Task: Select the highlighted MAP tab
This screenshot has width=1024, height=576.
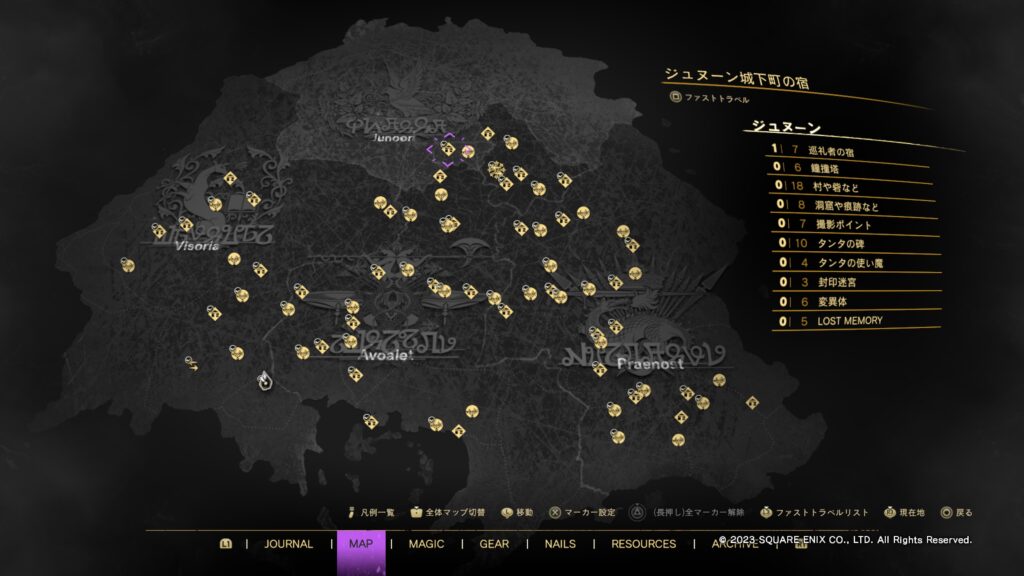Action: (x=361, y=544)
